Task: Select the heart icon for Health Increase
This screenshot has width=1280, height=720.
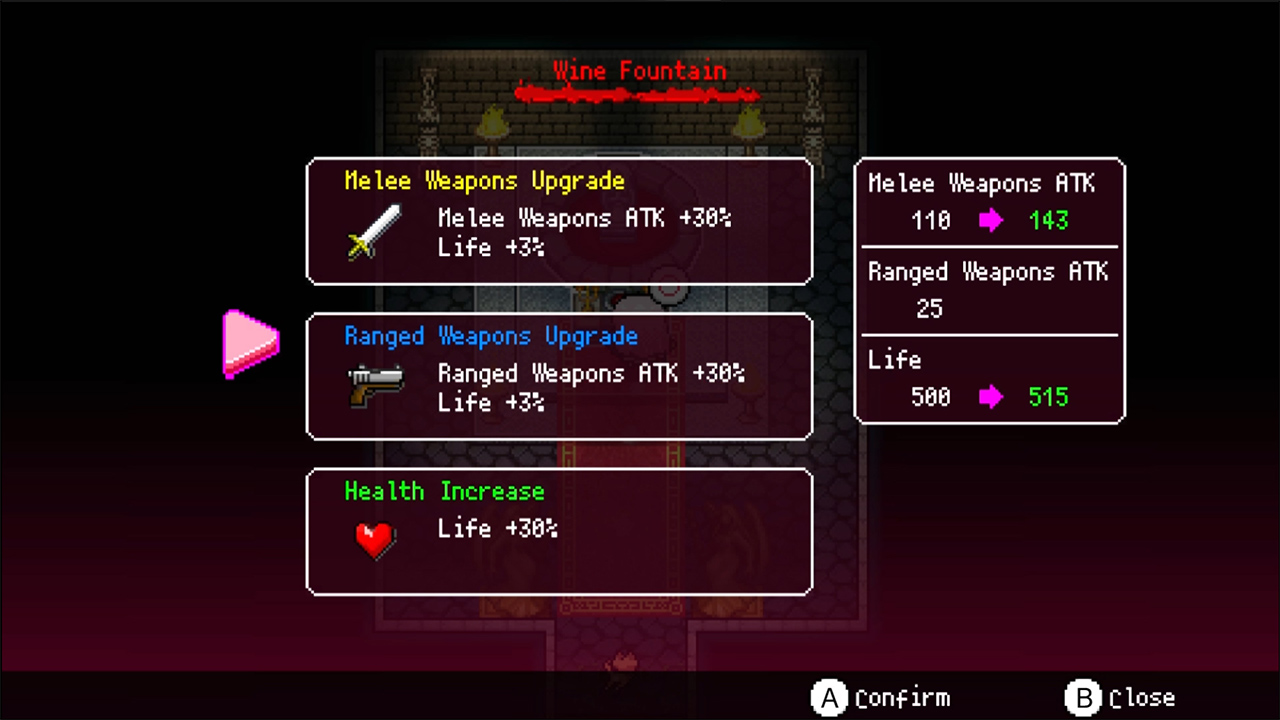Action: pyautogui.click(x=374, y=538)
